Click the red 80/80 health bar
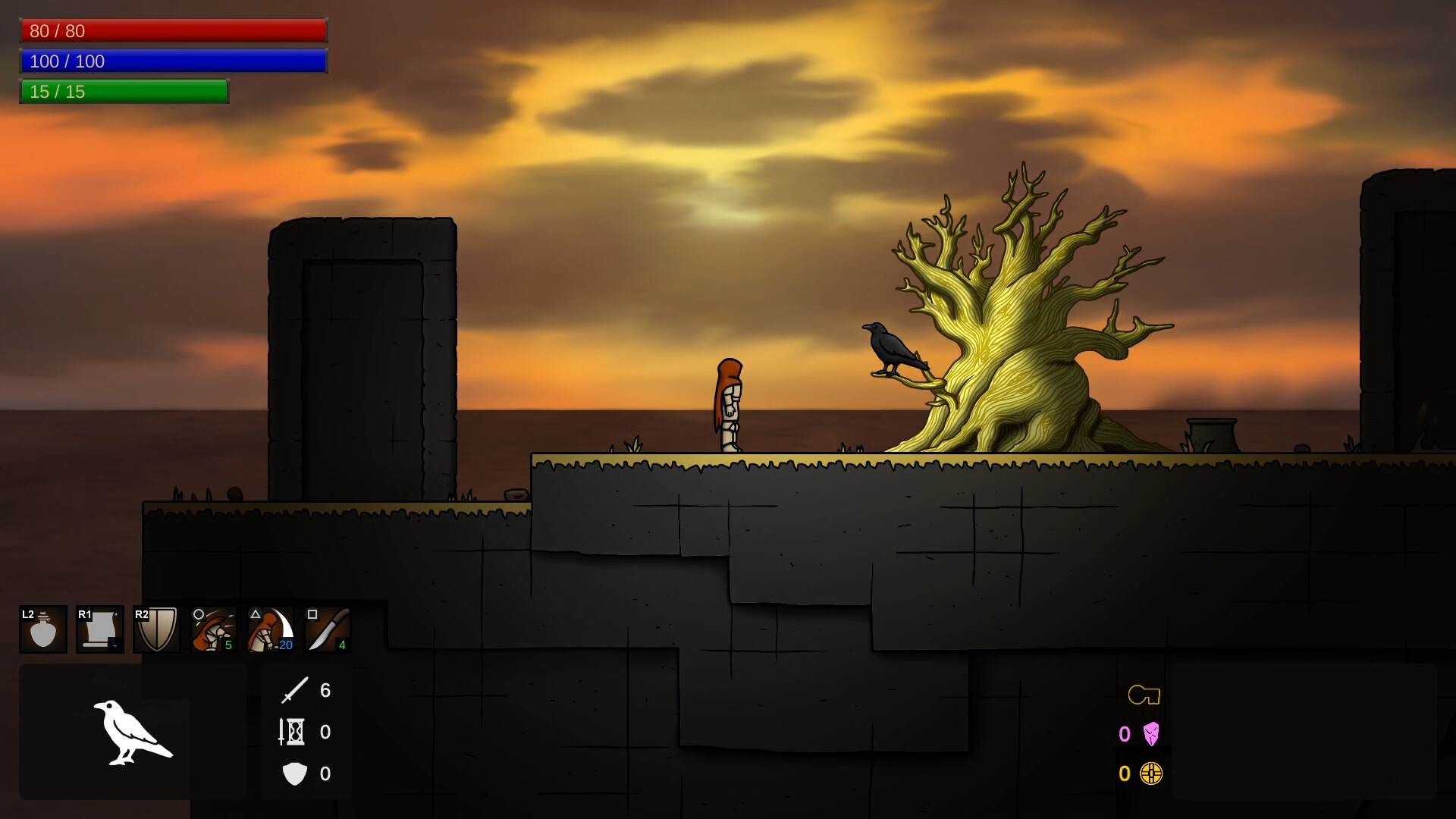Viewport: 1456px width, 819px height. pyautogui.click(x=173, y=31)
